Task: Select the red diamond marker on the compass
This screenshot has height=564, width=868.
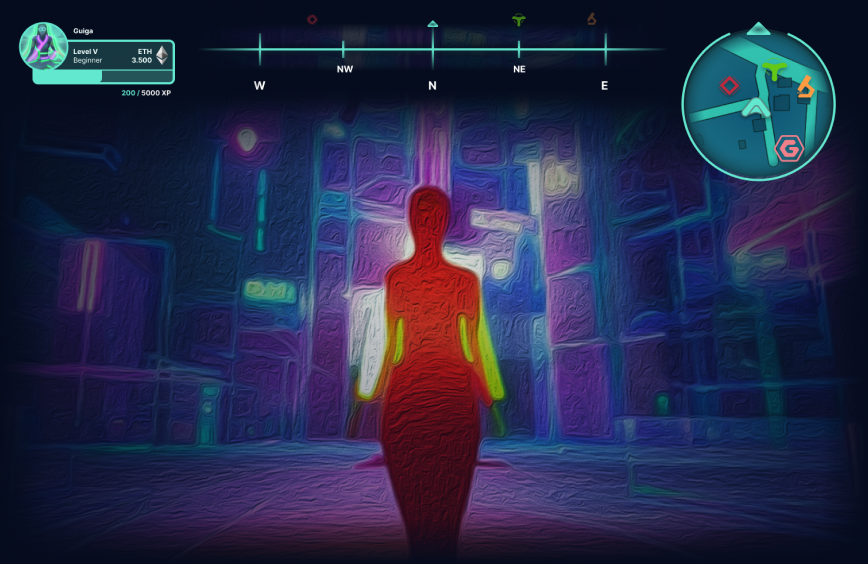Action: point(312,19)
